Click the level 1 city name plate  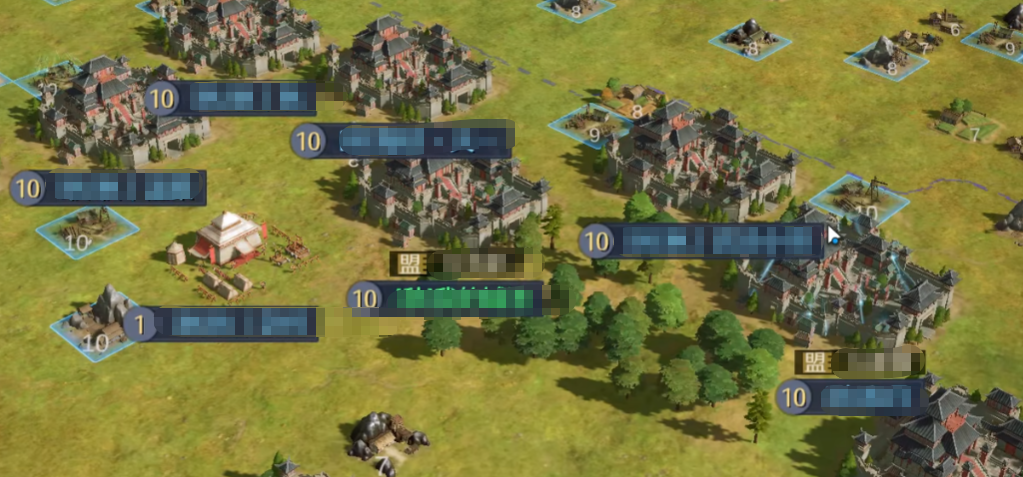coord(225,324)
